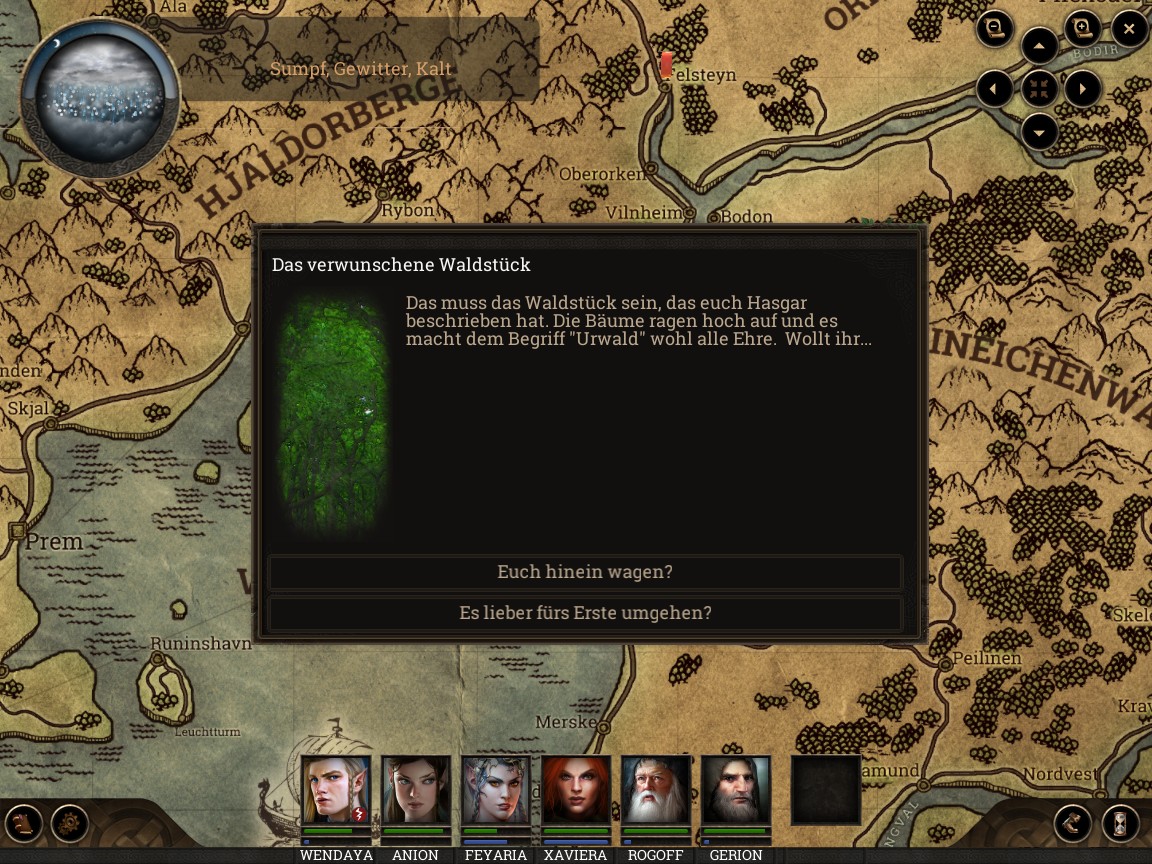Zoom out the map with minus scroll
This screenshot has height=864, width=1152.
[995, 29]
